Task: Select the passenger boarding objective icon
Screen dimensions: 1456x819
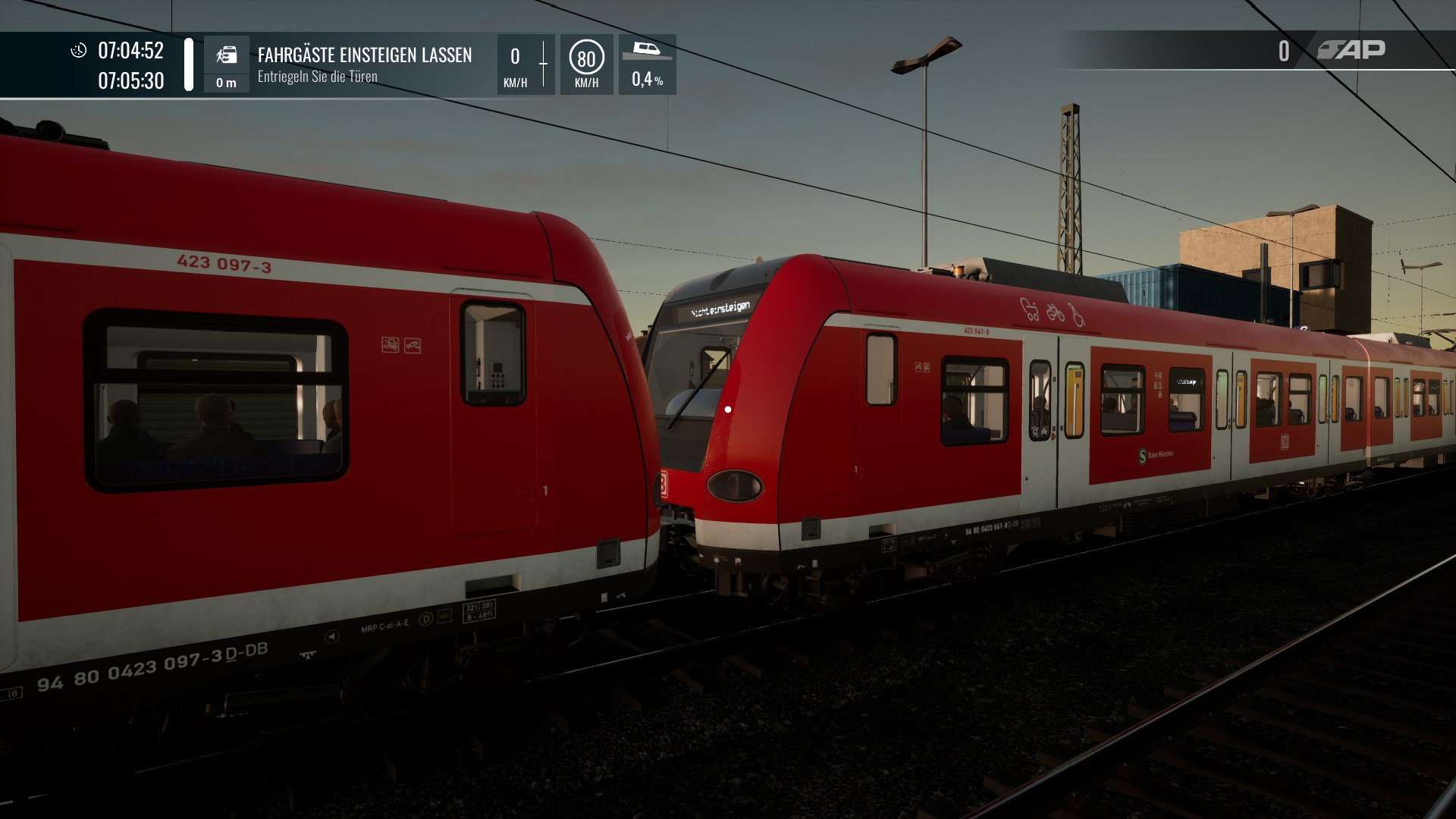Action: 226,55
